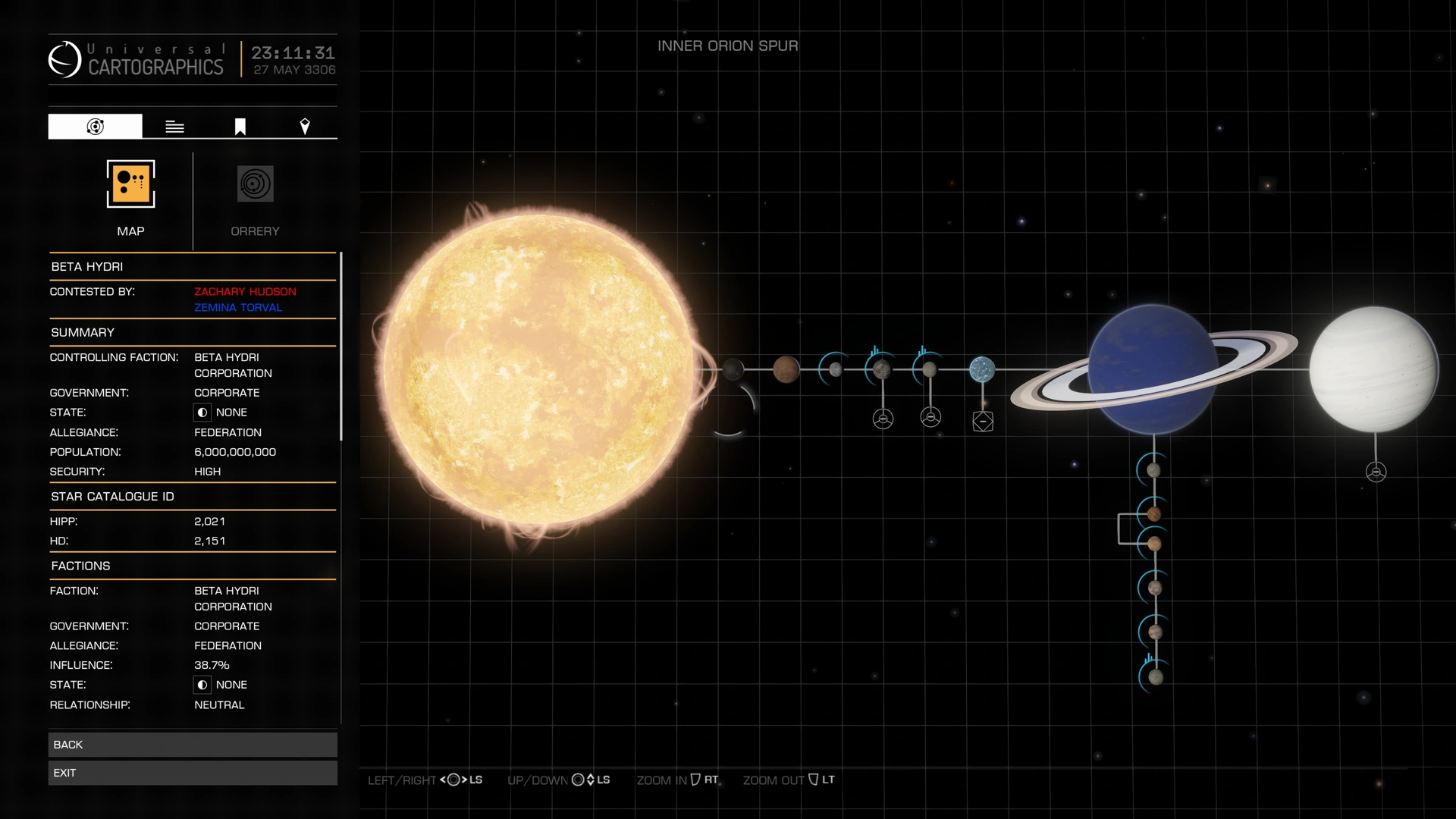Click the bookmark tab icon
The width and height of the screenshot is (1456, 819).
tap(239, 126)
